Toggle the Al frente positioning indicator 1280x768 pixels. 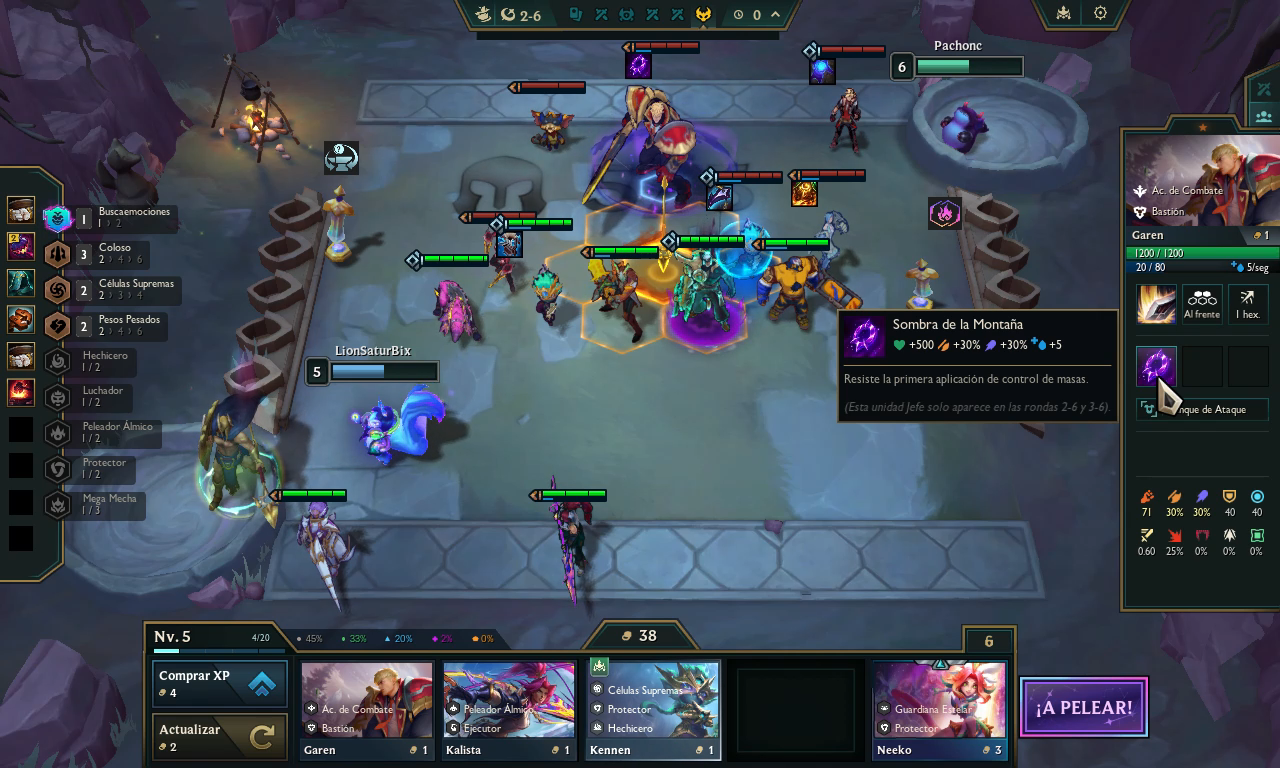1201,303
